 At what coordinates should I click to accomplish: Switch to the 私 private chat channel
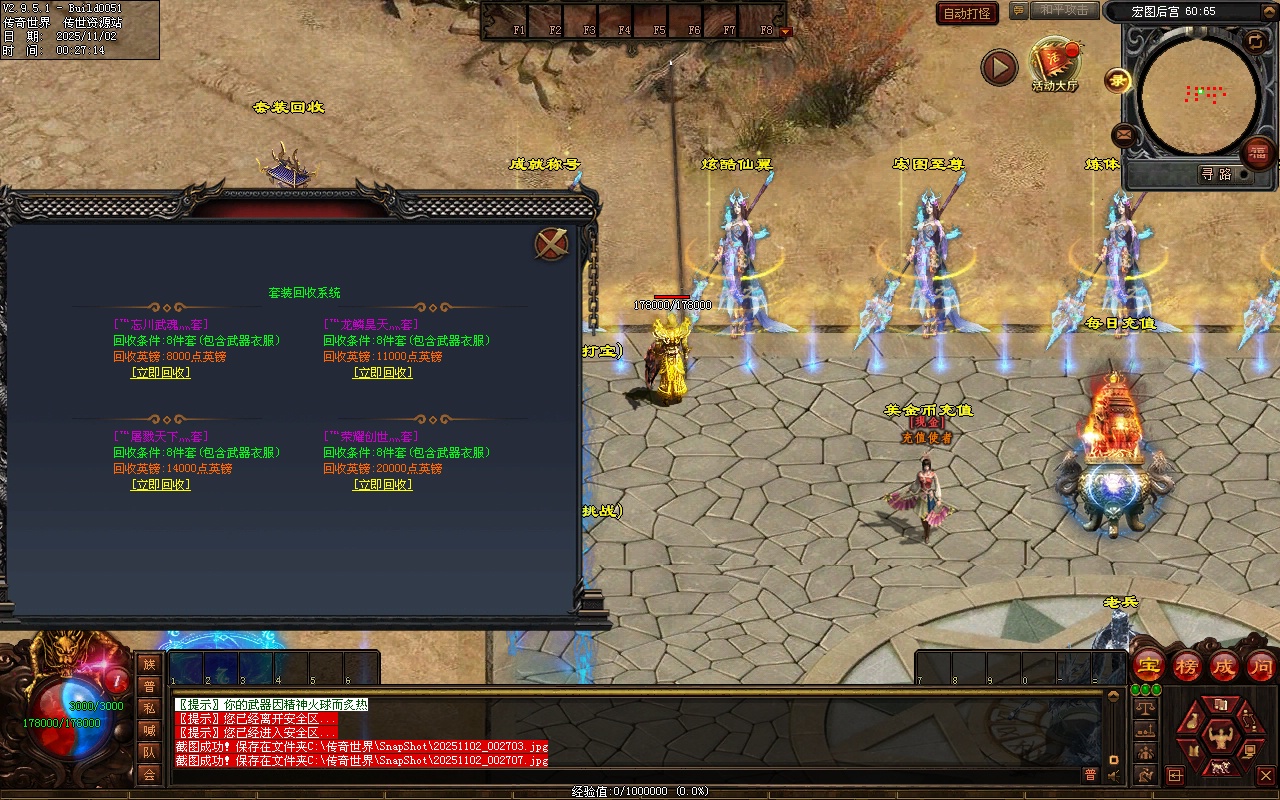[149, 708]
